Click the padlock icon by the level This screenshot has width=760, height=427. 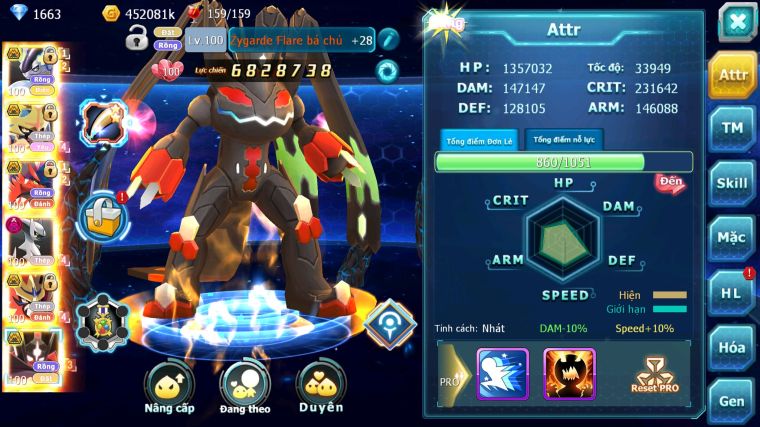(137, 39)
